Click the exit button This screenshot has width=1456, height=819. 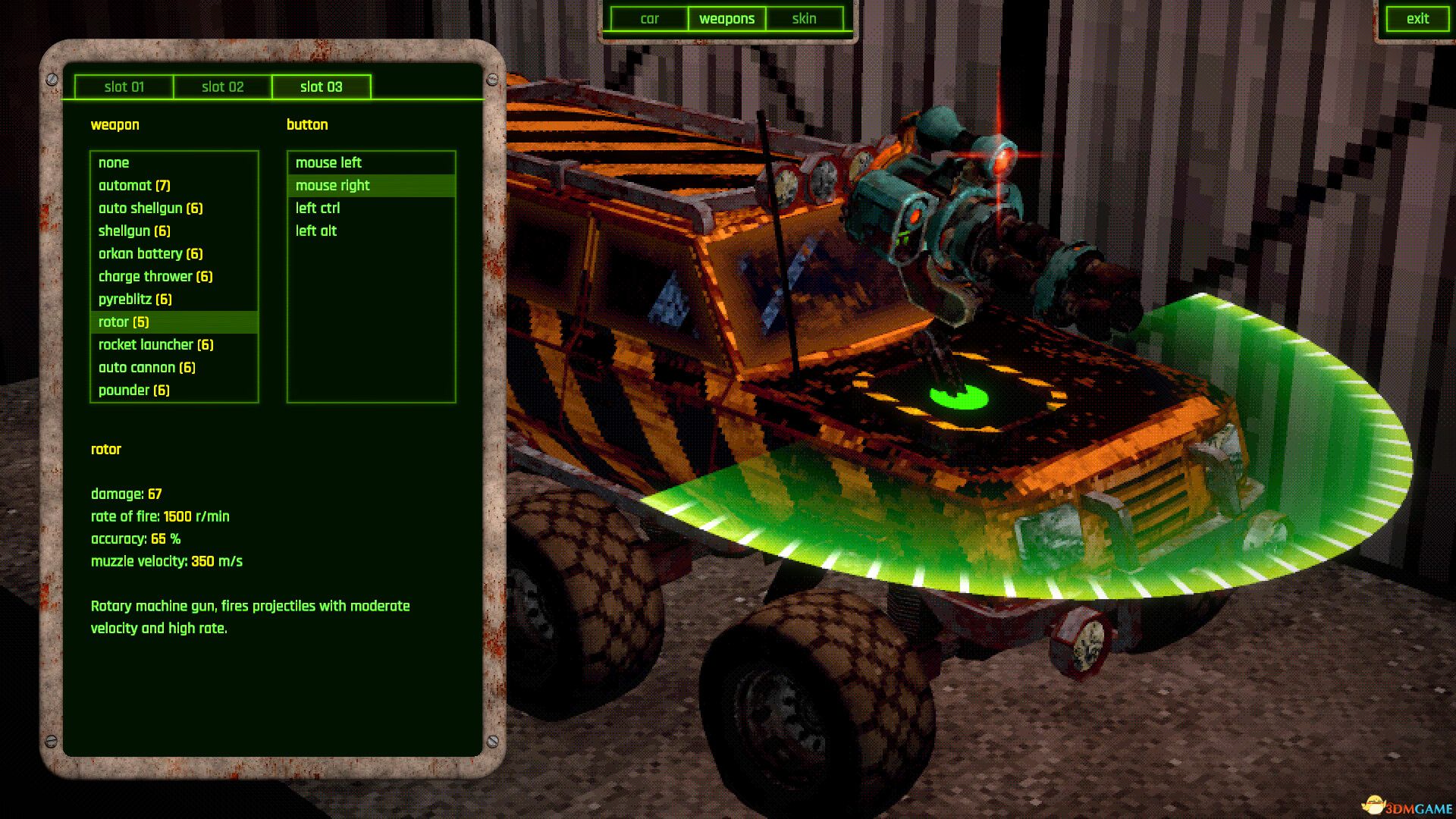pos(1417,18)
